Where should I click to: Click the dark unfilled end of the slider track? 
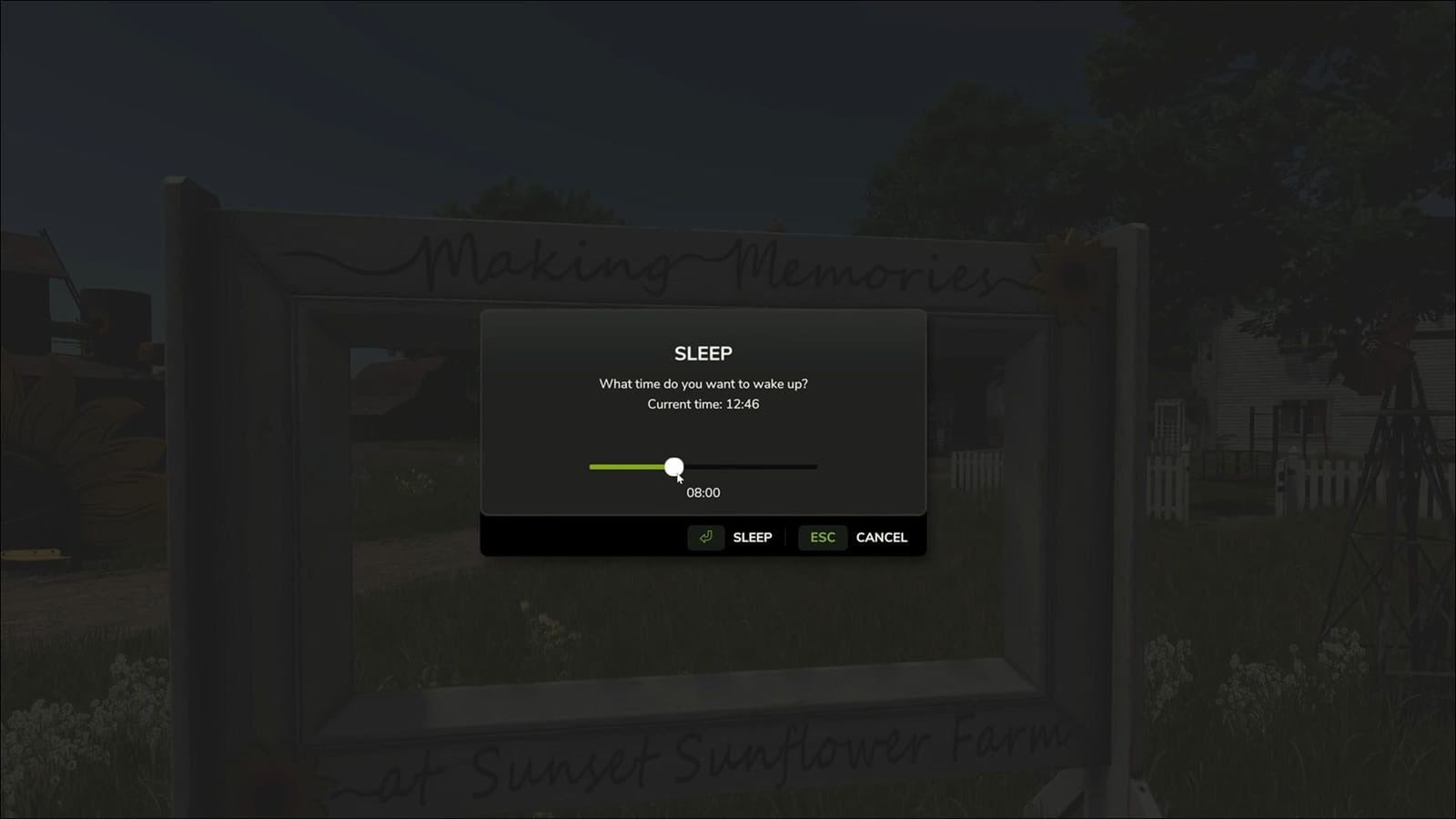pos(783,467)
